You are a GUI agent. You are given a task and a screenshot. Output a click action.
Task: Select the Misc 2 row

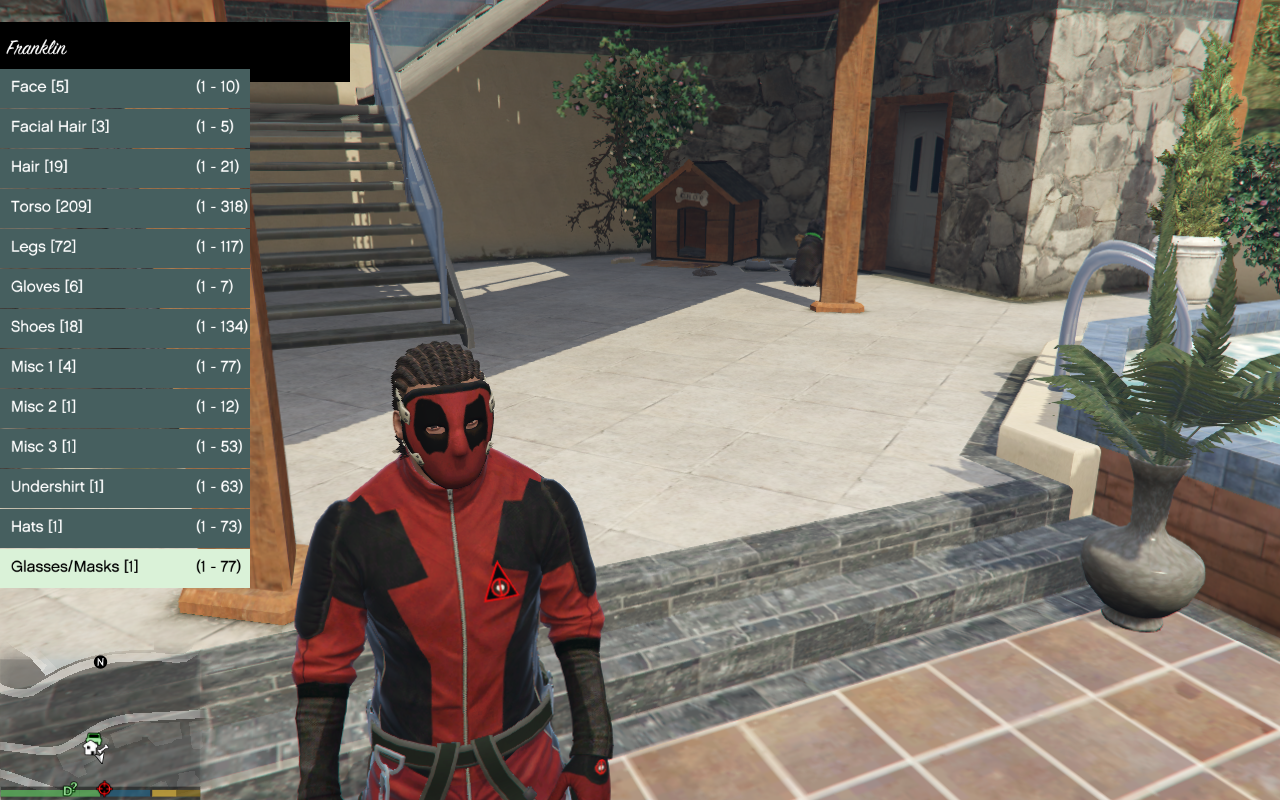(125, 407)
